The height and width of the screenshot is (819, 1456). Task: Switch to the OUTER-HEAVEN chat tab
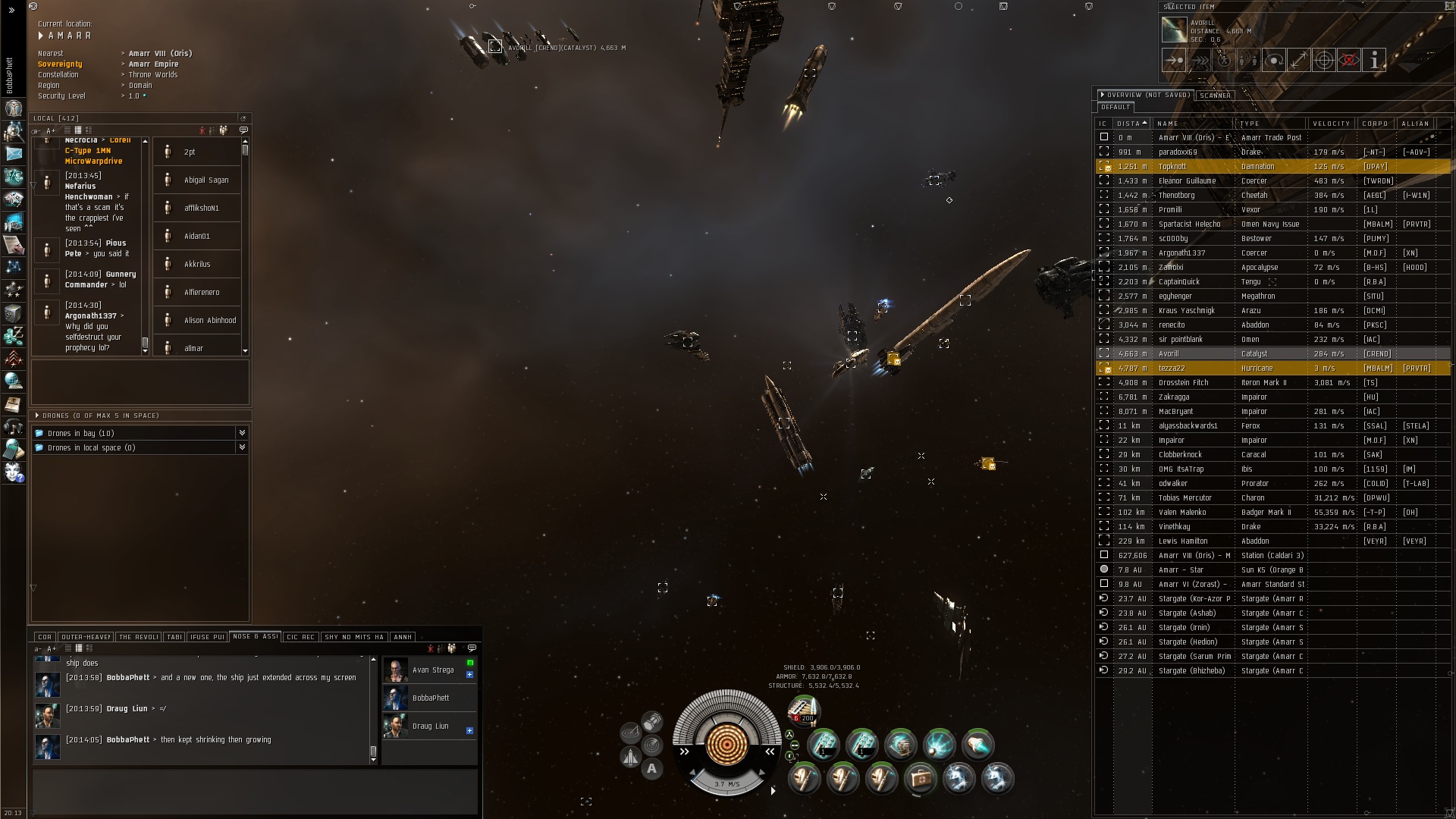click(85, 637)
